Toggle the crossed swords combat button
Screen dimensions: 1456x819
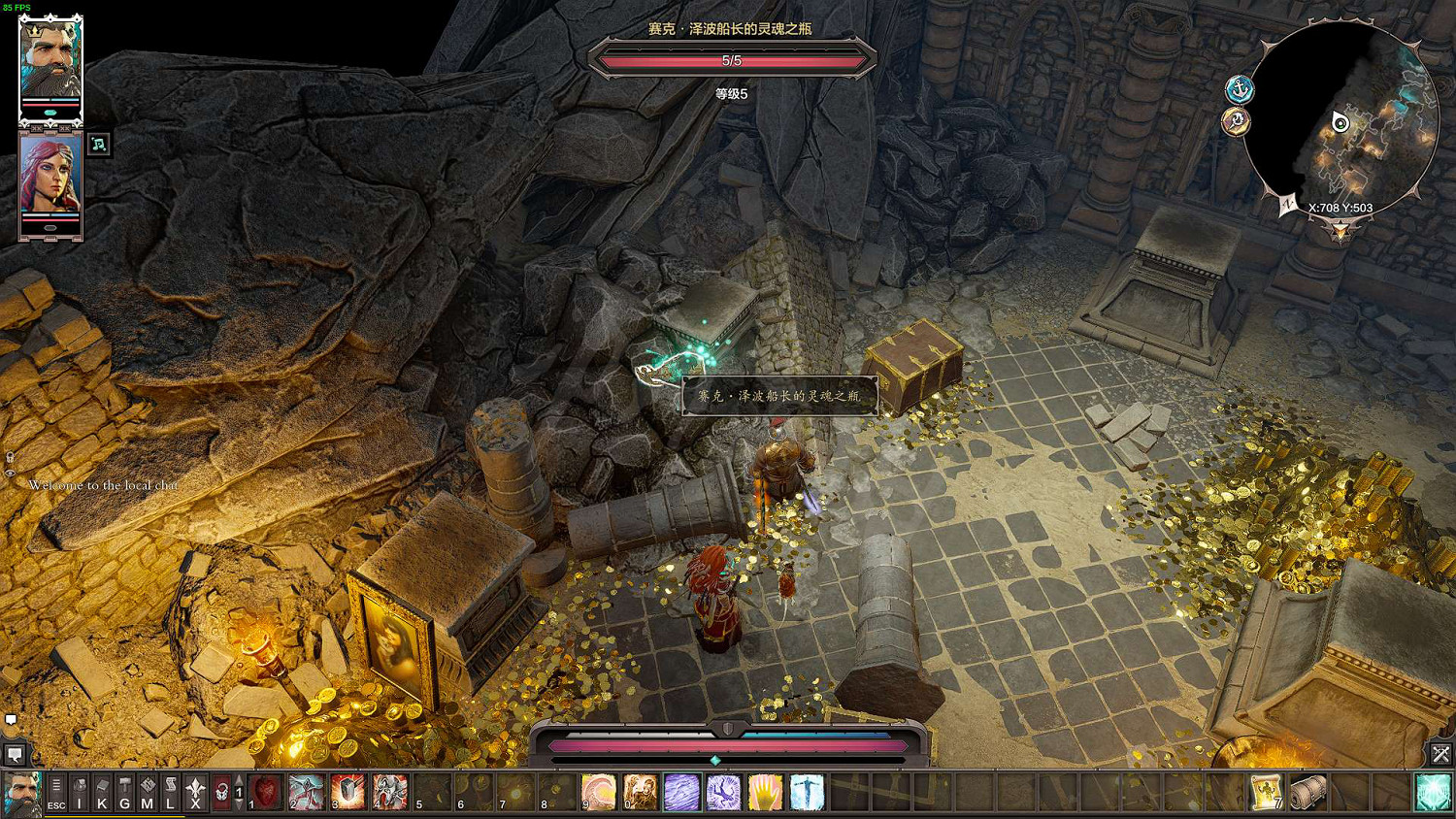(1440, 753)
